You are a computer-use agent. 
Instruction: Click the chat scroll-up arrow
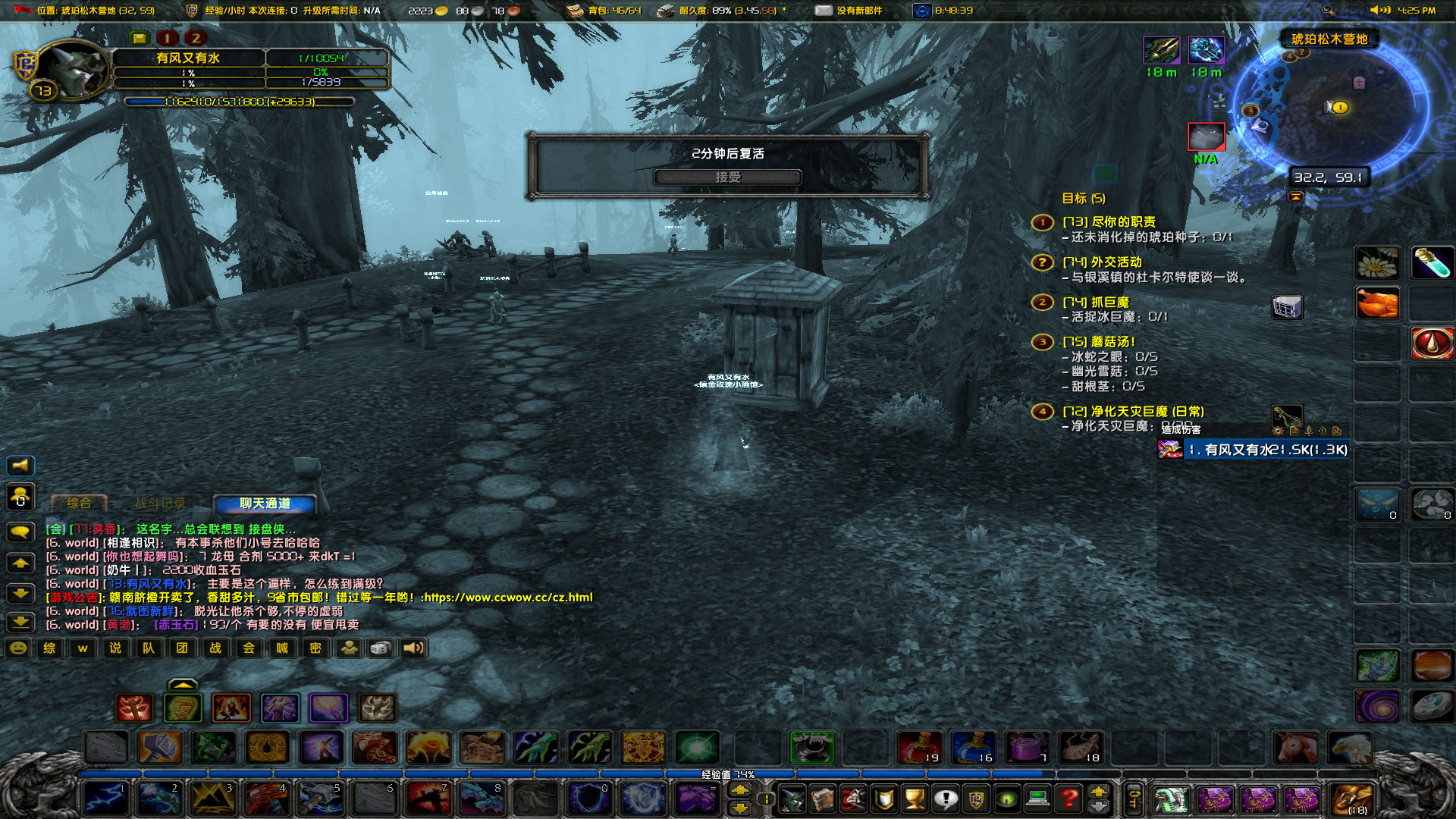point(20,563)
